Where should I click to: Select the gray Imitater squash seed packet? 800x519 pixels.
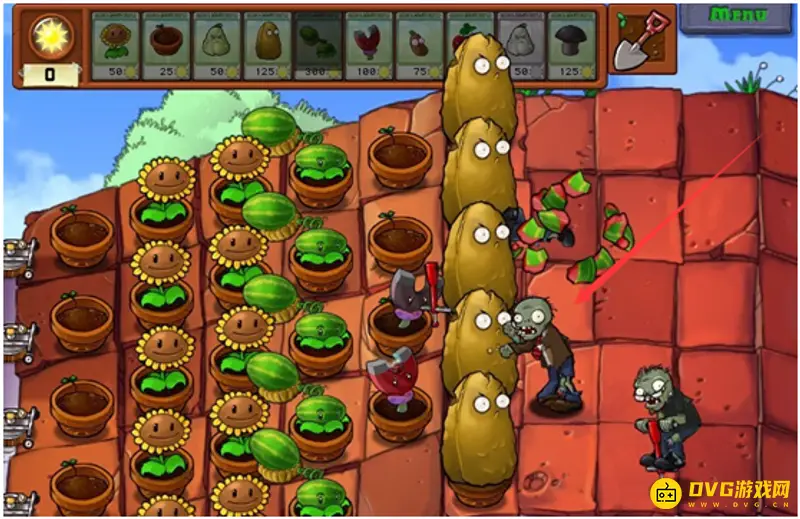pos(522,46)
